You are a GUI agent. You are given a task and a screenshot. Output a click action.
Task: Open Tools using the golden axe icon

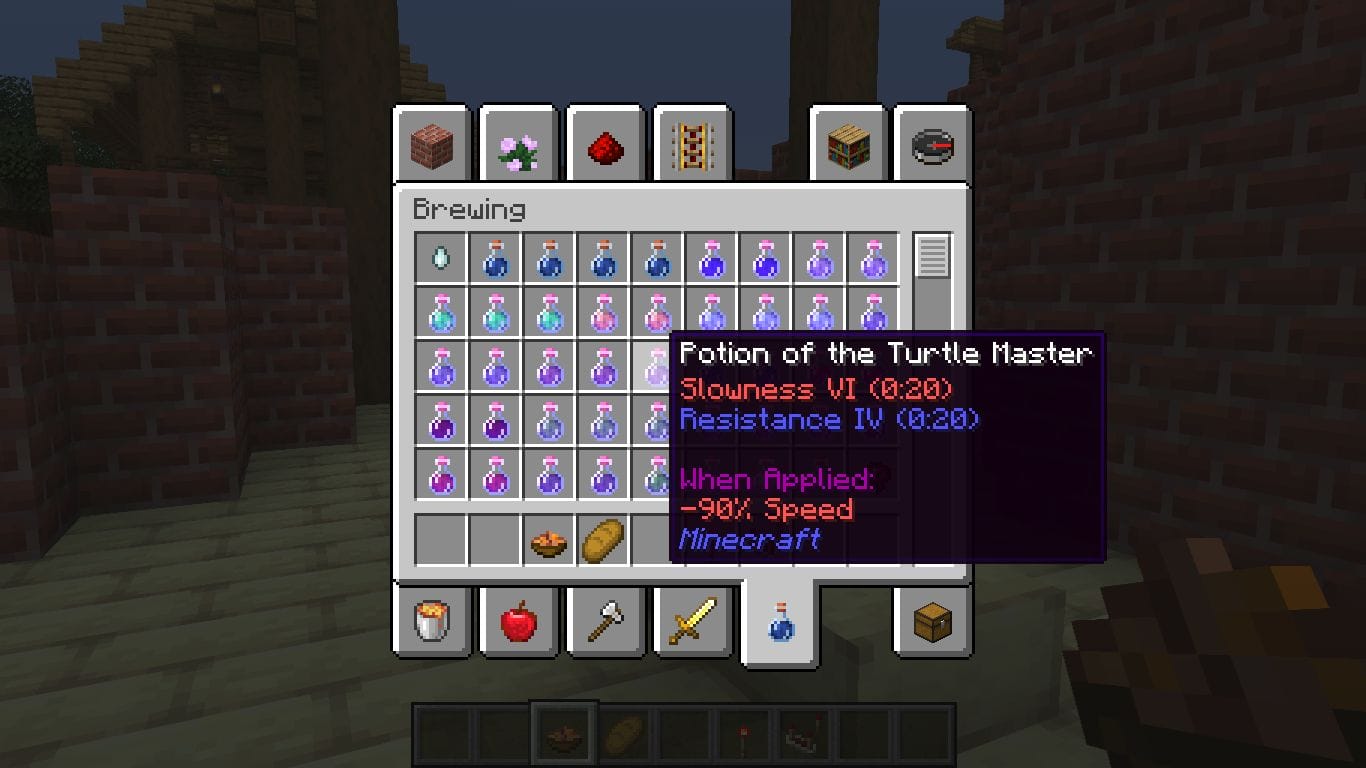point(605,620)
